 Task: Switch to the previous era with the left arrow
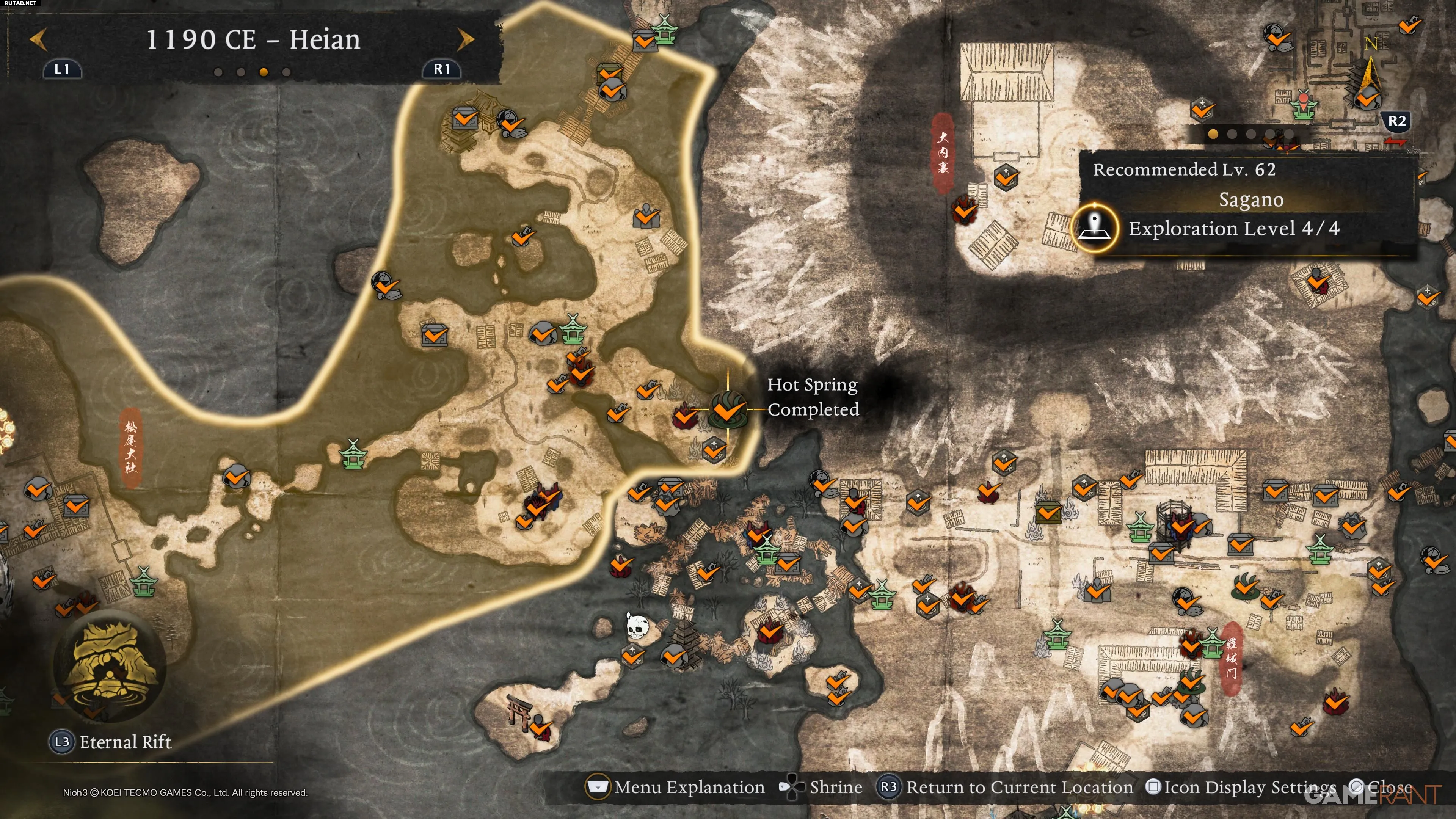(x=38, y=39)
